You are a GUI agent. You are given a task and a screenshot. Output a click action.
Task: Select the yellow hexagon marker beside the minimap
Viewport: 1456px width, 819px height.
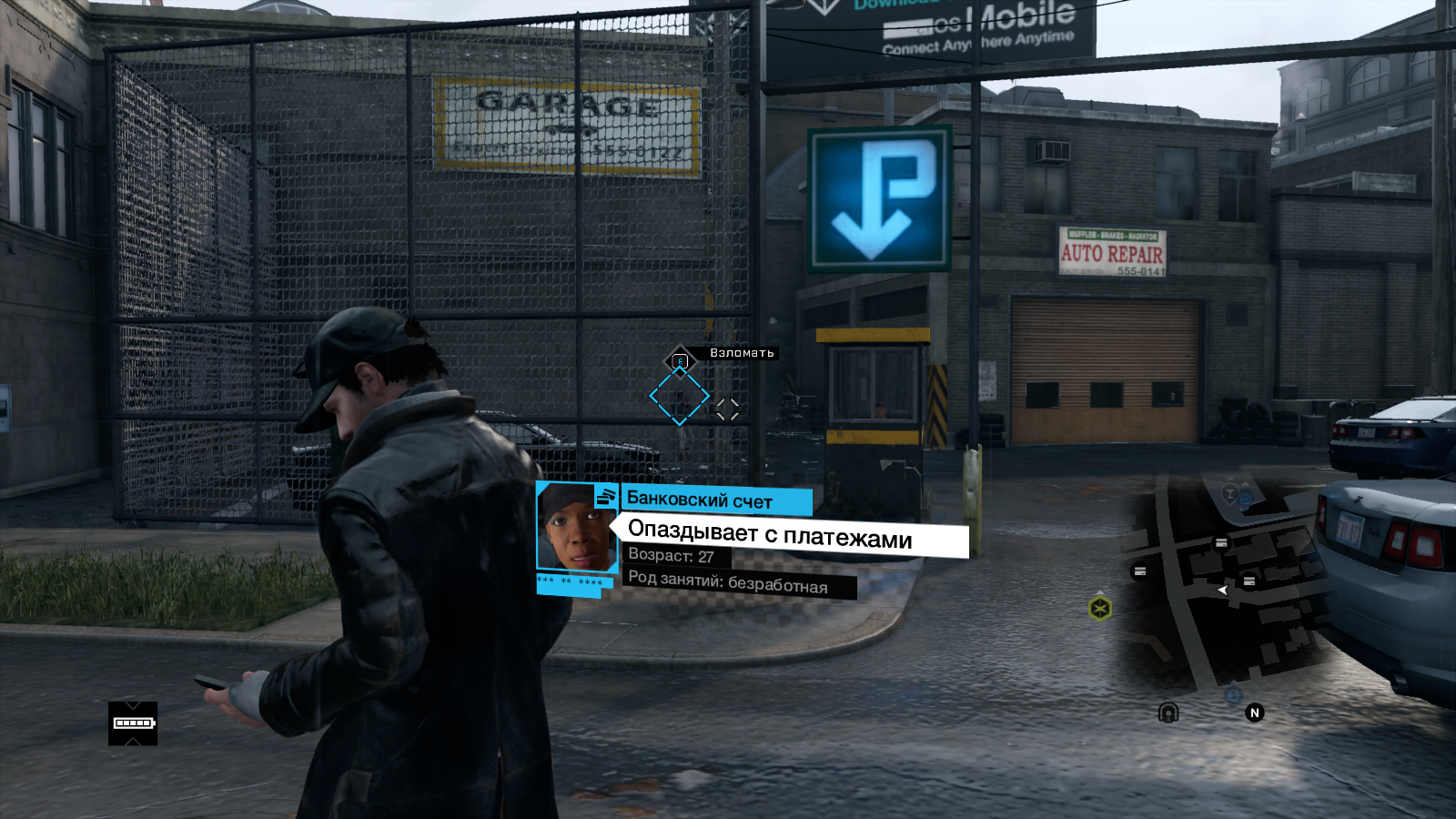[x=1100, y=607]
